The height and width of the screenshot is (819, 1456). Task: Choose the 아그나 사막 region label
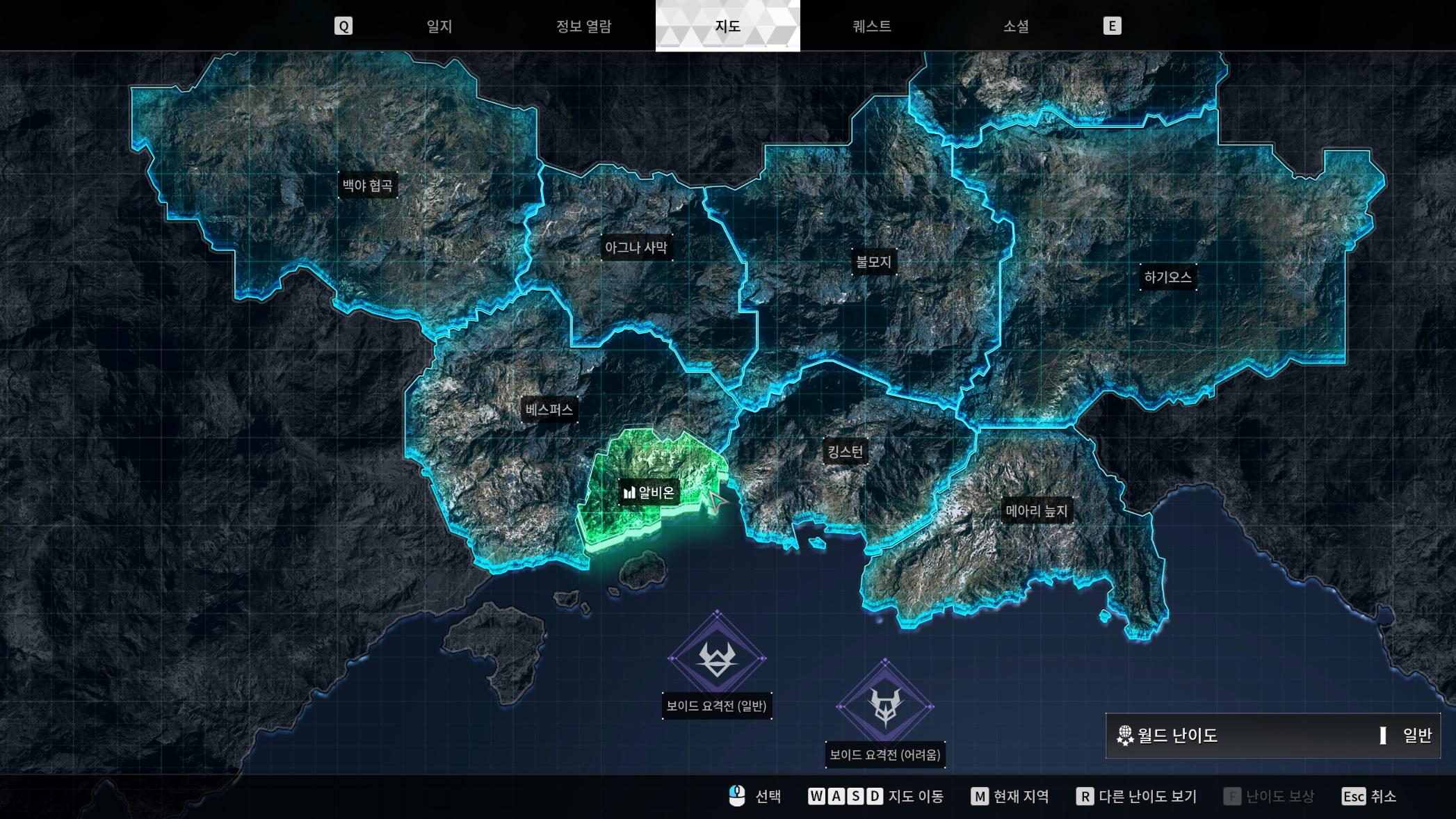[x=636, y=248]
